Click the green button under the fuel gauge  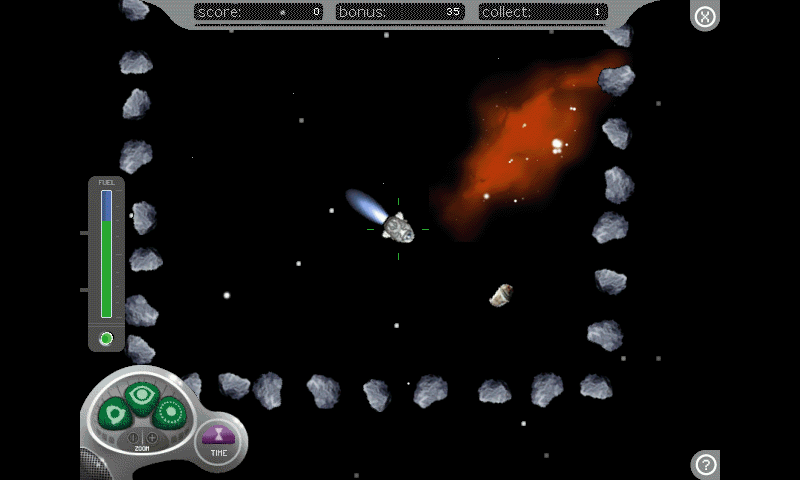coord(106,338)
